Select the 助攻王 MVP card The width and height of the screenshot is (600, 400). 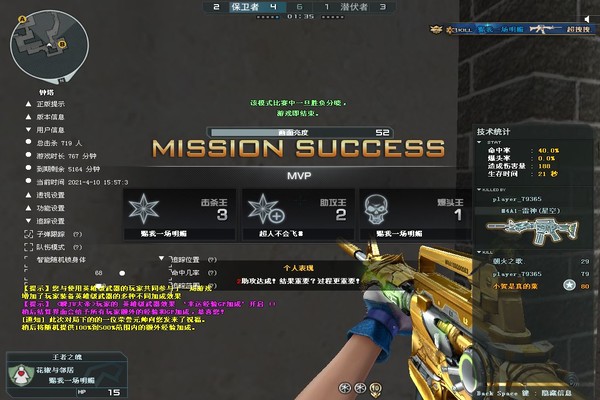click(x=298, y=214)
